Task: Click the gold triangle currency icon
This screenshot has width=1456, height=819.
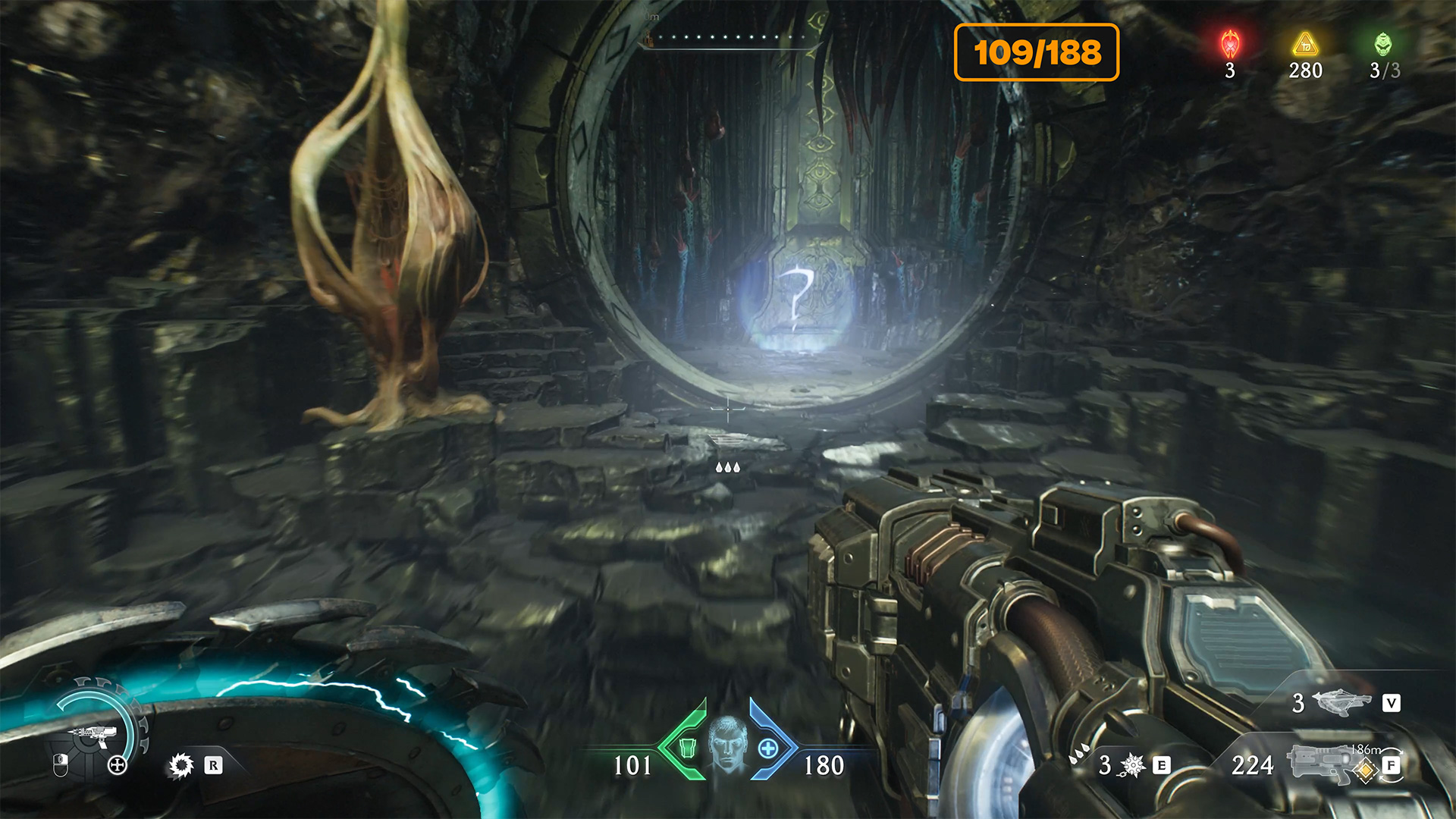Action: coord(1305,45)
